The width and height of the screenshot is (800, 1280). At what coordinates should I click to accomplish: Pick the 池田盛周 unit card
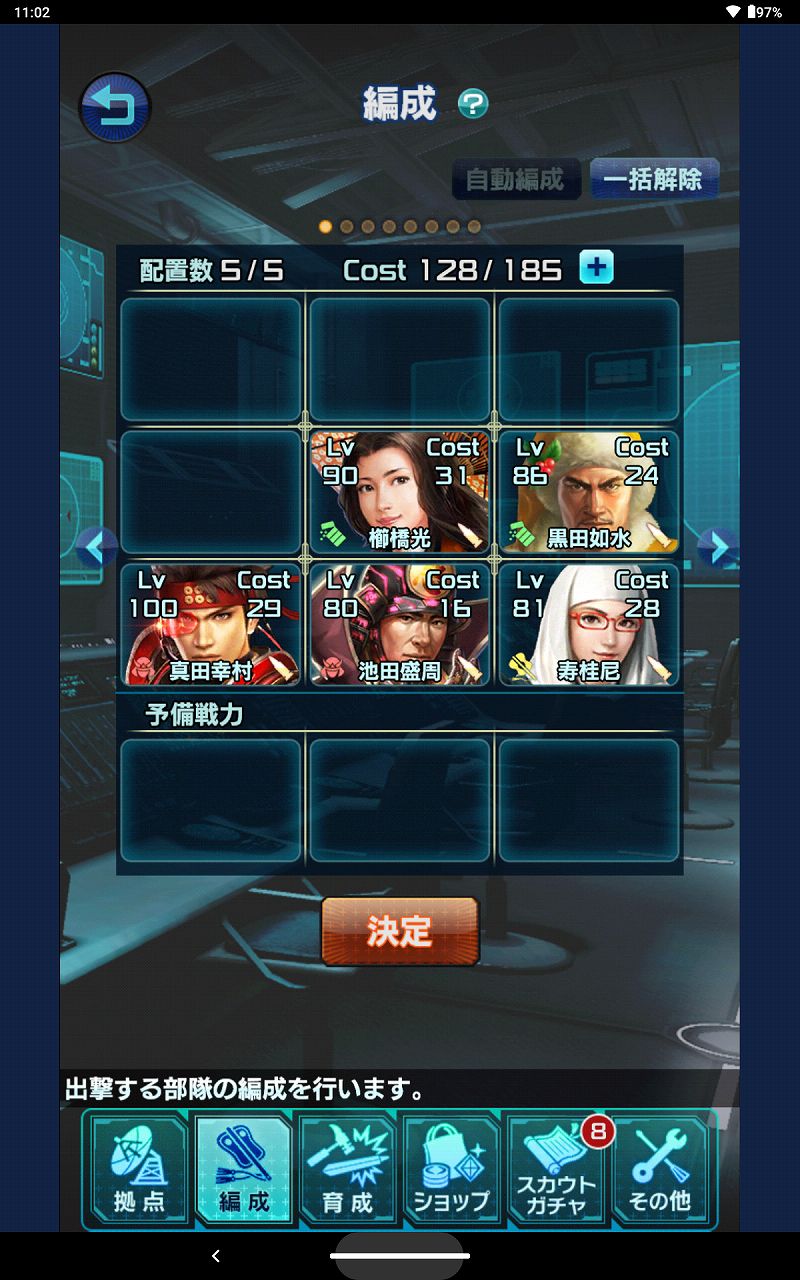pyautogui.click(x=399, y=625)
